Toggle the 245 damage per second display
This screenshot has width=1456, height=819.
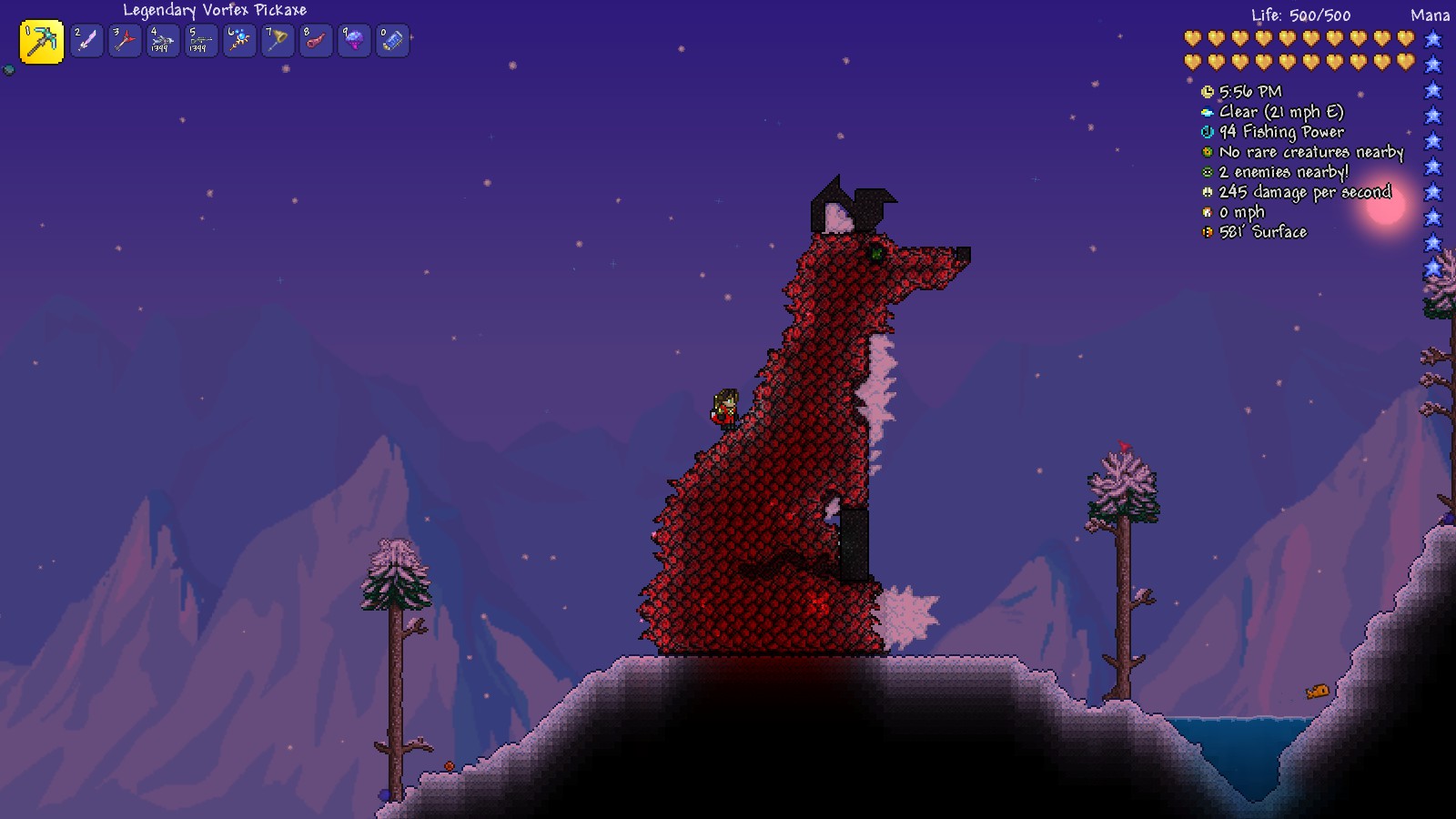point(1207,192)
